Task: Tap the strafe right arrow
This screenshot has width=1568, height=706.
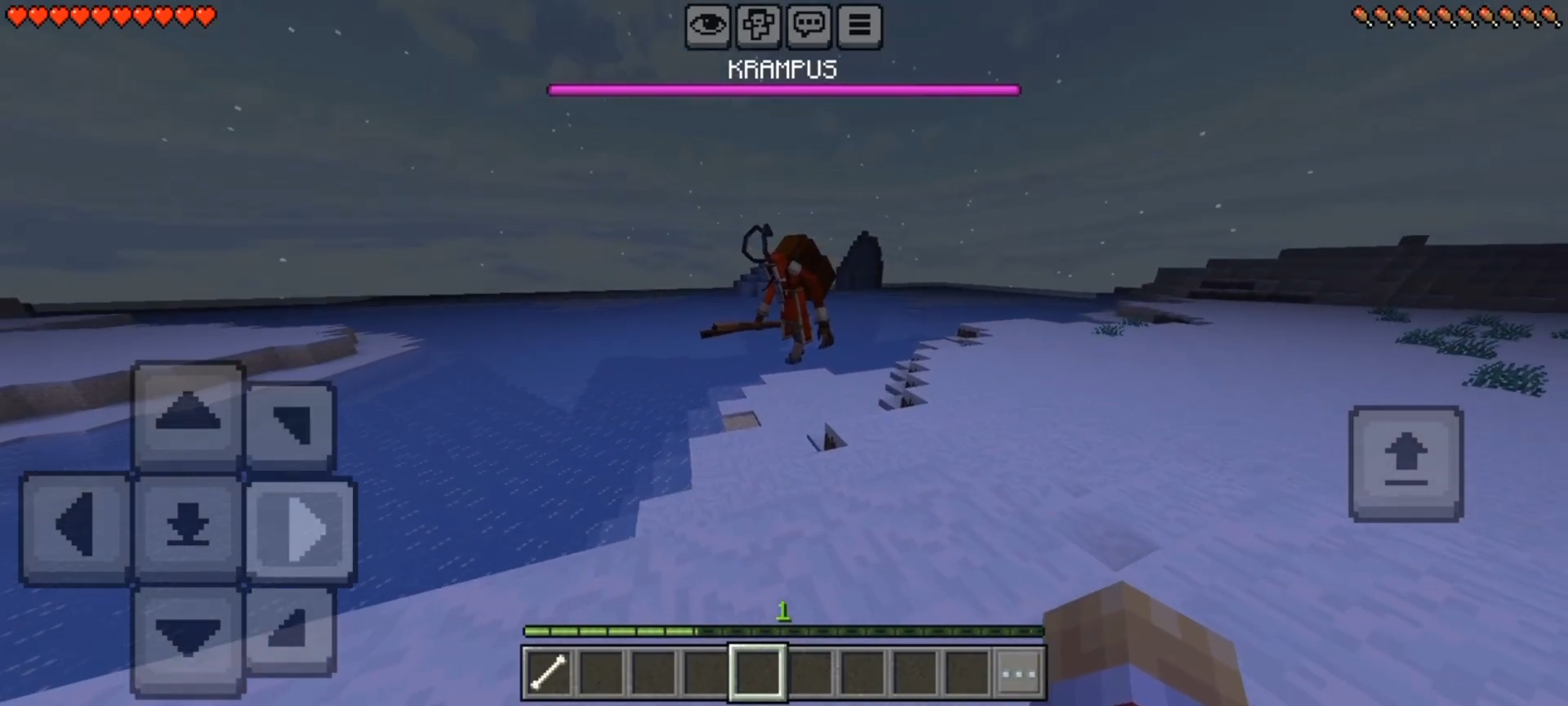Action: pyautogui.click(x=301, y=530)
